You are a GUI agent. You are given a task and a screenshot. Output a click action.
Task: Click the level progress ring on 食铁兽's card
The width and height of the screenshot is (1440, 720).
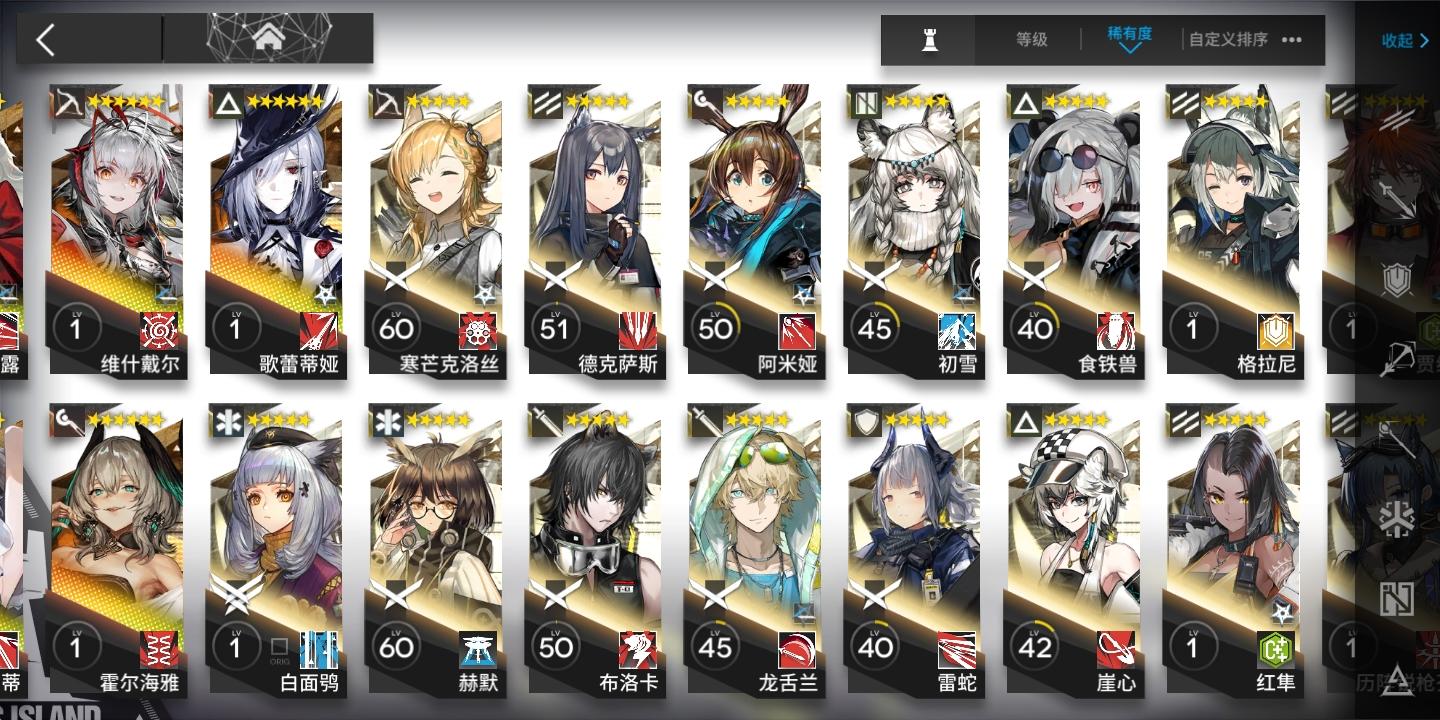pyautogui.click(x=1036, y=326)
